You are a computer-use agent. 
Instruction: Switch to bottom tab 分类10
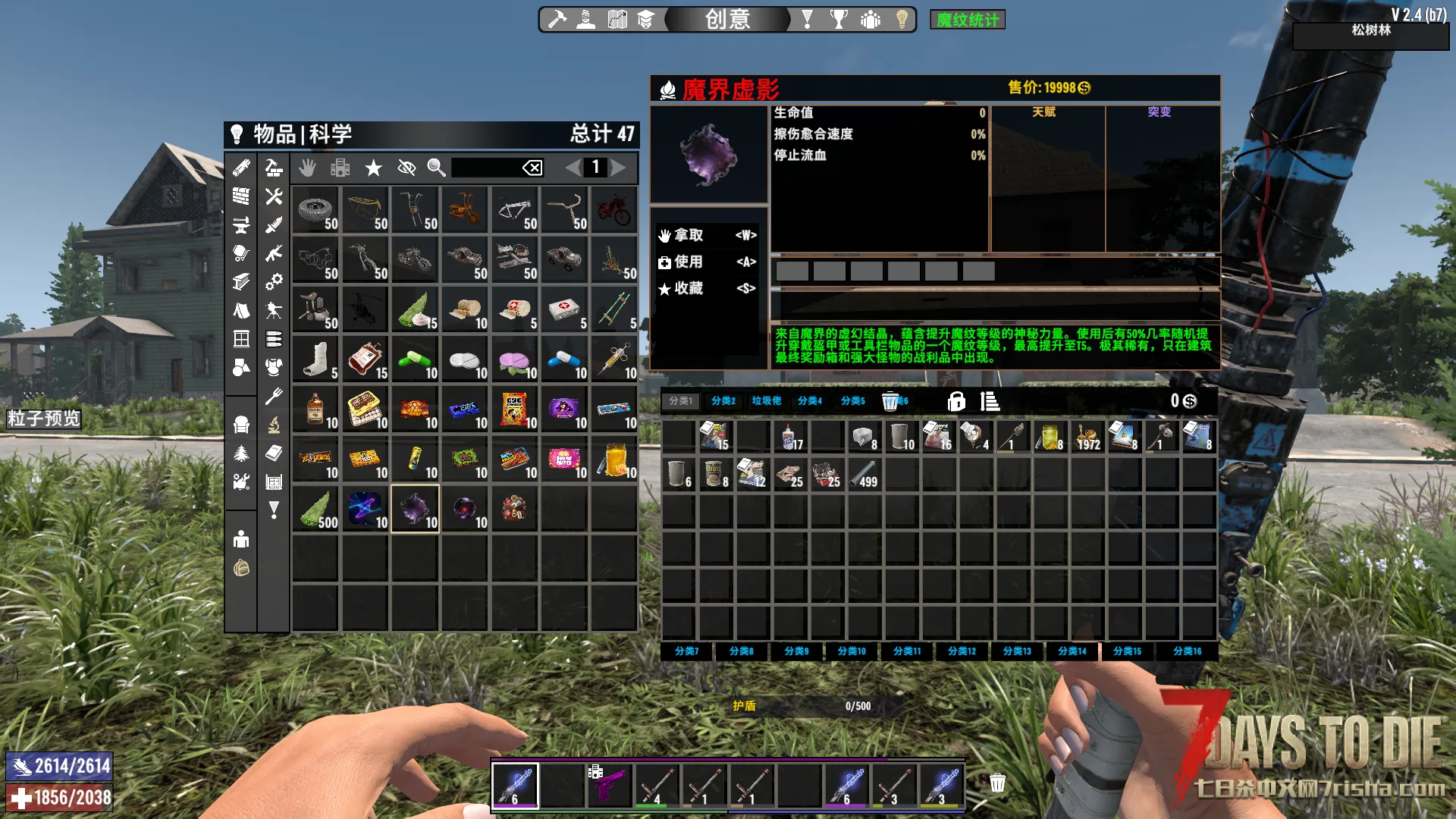pos(852,651)
